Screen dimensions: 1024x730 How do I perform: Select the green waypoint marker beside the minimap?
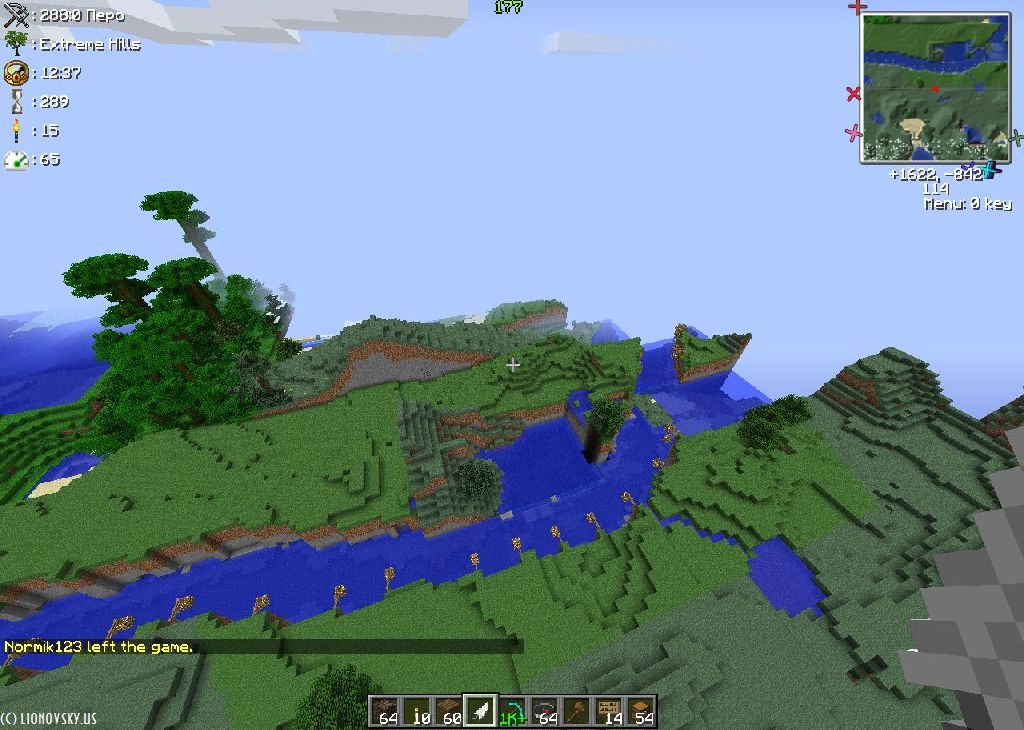pyautogui.click(x=1015, y=138)
